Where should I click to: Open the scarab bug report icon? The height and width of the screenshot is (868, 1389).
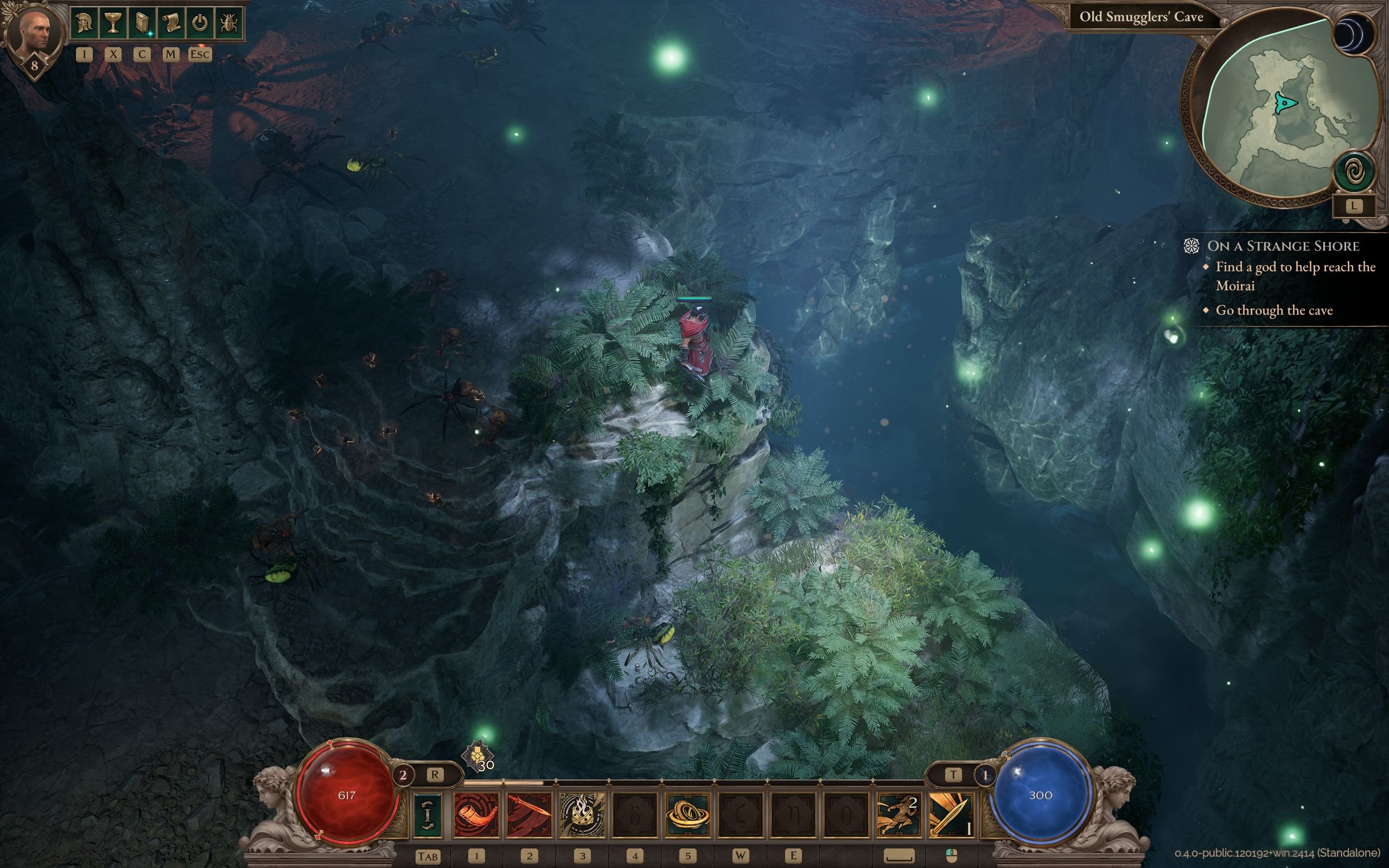tap(228, 24)
